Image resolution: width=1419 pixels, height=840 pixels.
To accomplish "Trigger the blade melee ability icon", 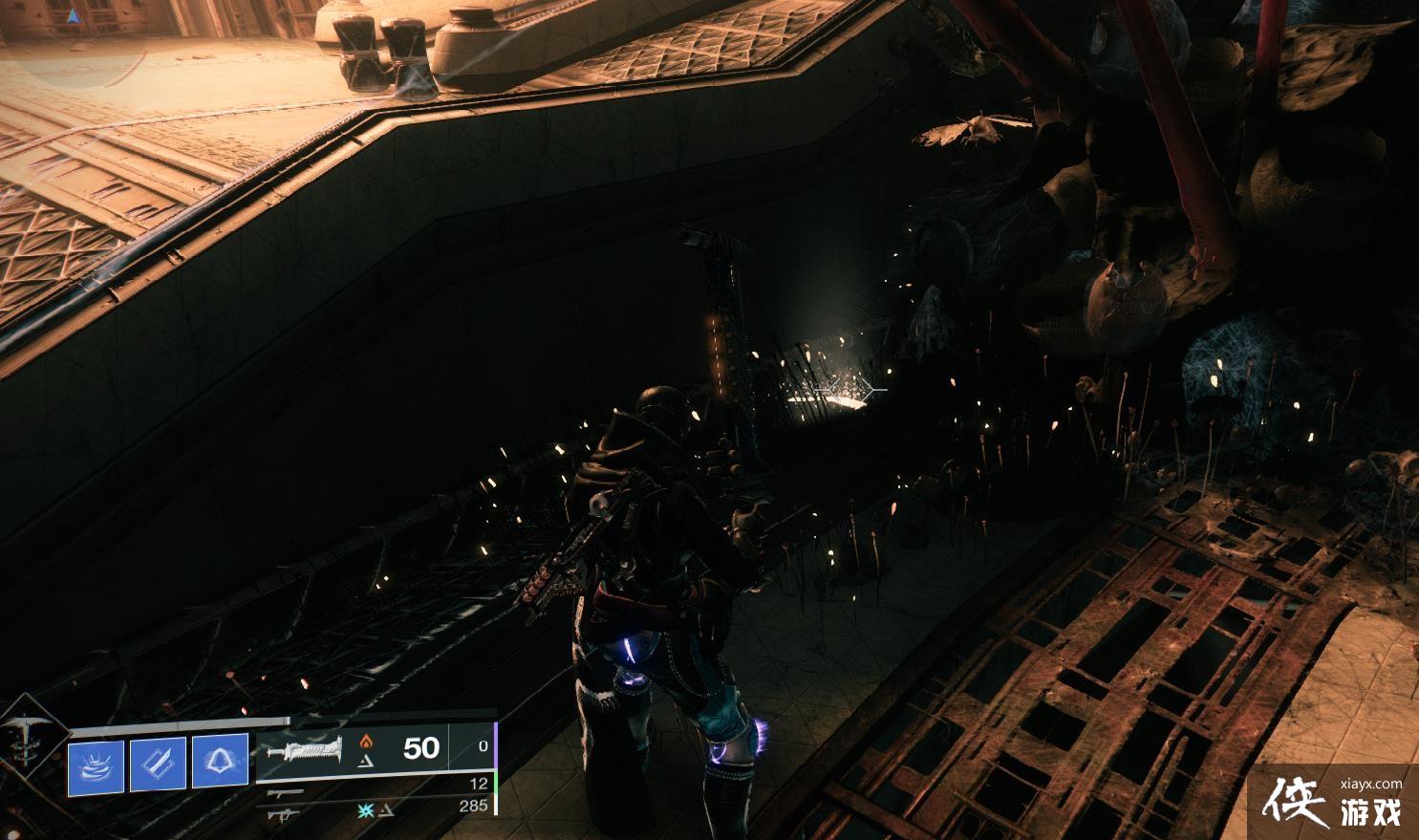I will [x=158, y=765].
